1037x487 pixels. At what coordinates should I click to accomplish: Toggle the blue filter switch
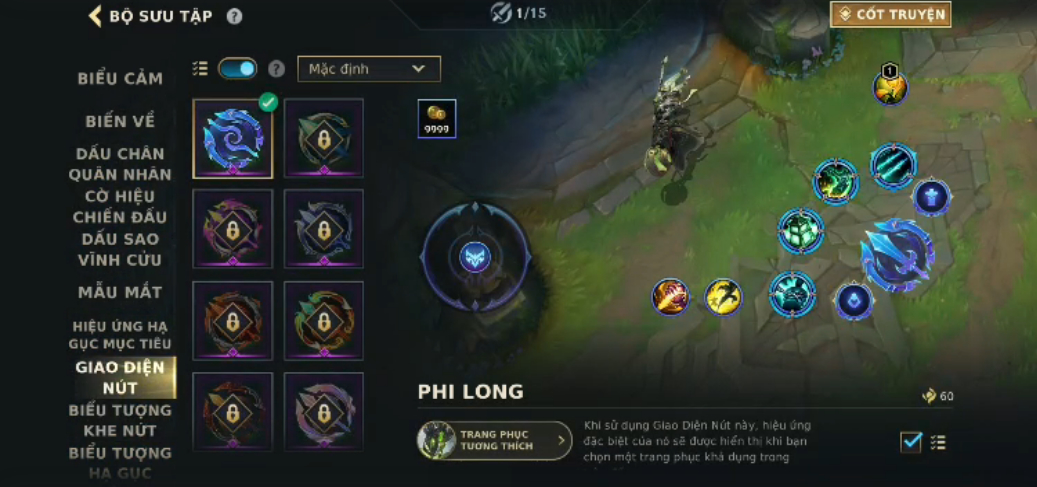pos(237,69)
